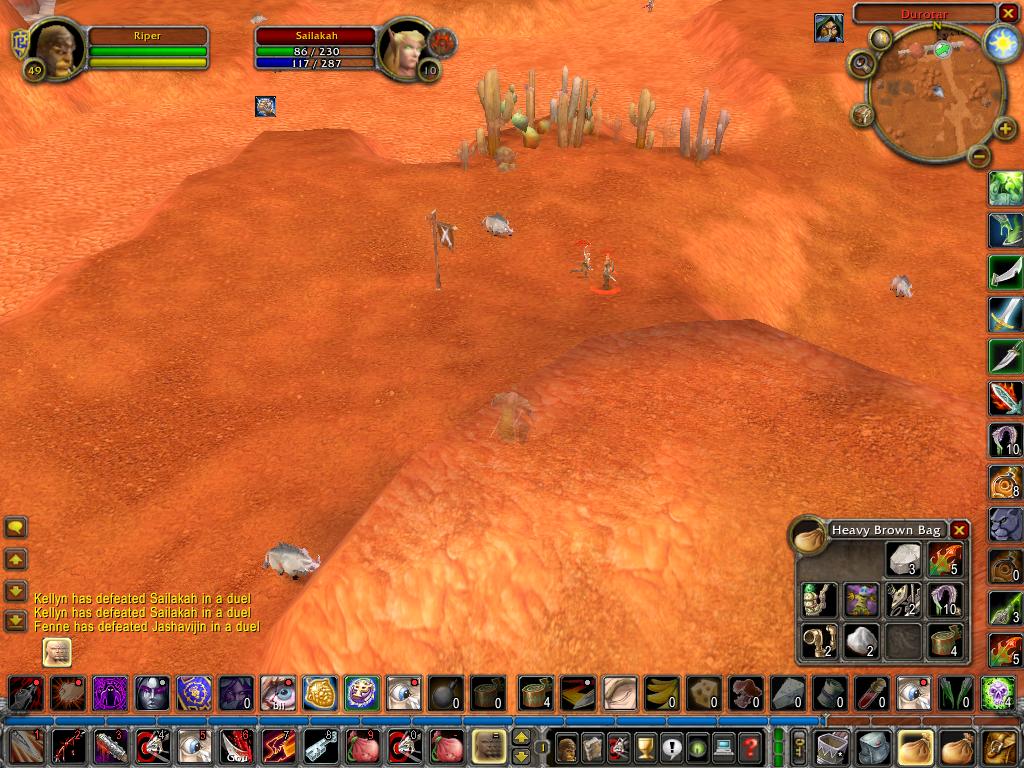Click Riper's player portrait
Screen dimensions: 1024x768
pyautogui.click(x=55, y=46)
